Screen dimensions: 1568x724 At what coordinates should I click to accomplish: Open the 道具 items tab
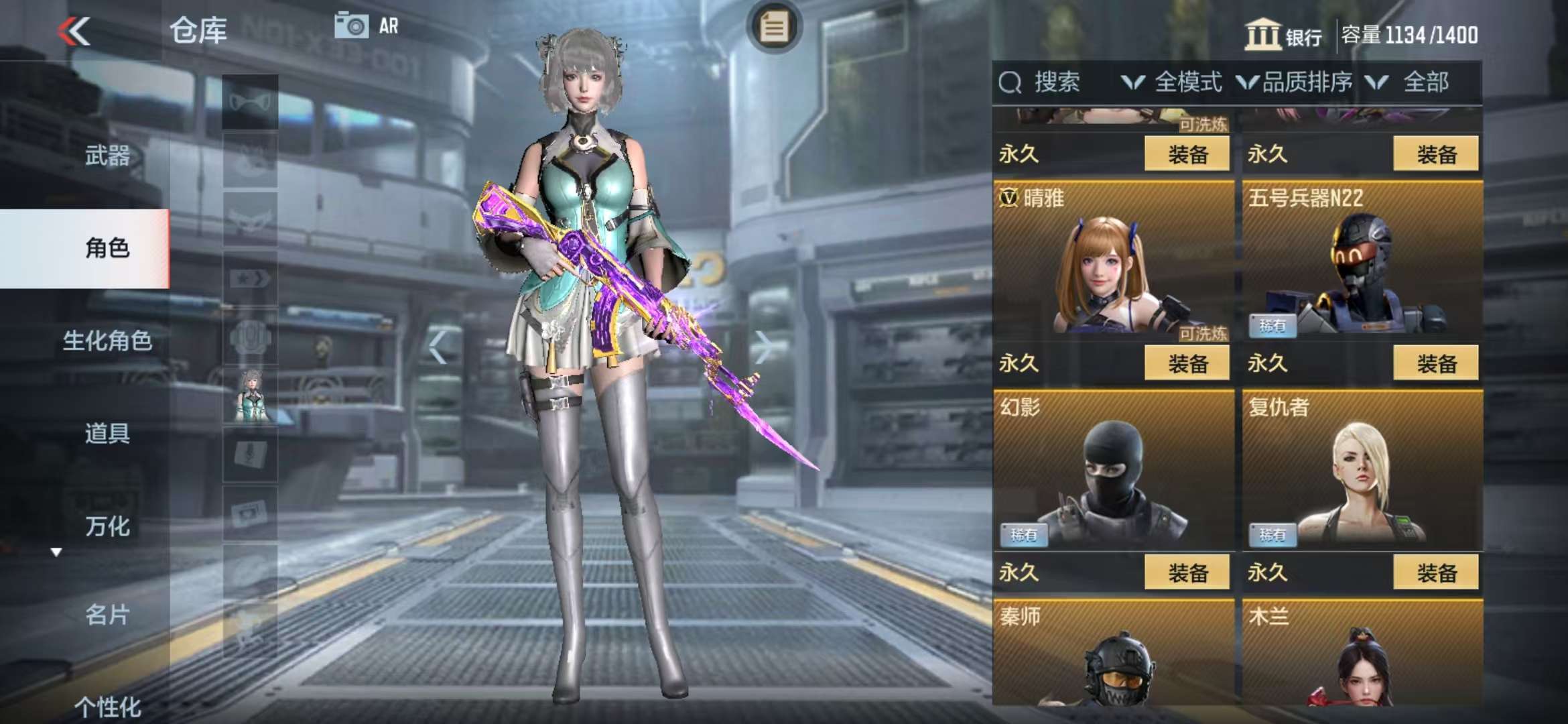pyautogui.click(x=107, y=433)
